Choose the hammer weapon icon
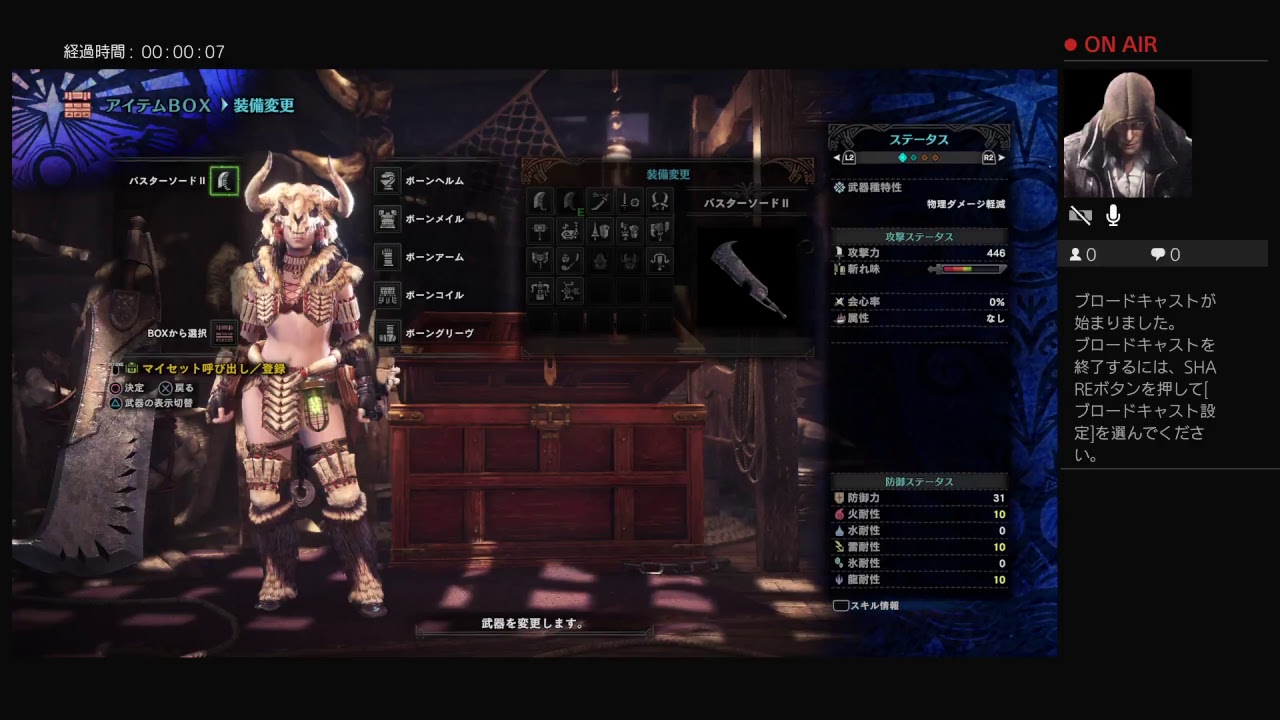 click(540, 232)
